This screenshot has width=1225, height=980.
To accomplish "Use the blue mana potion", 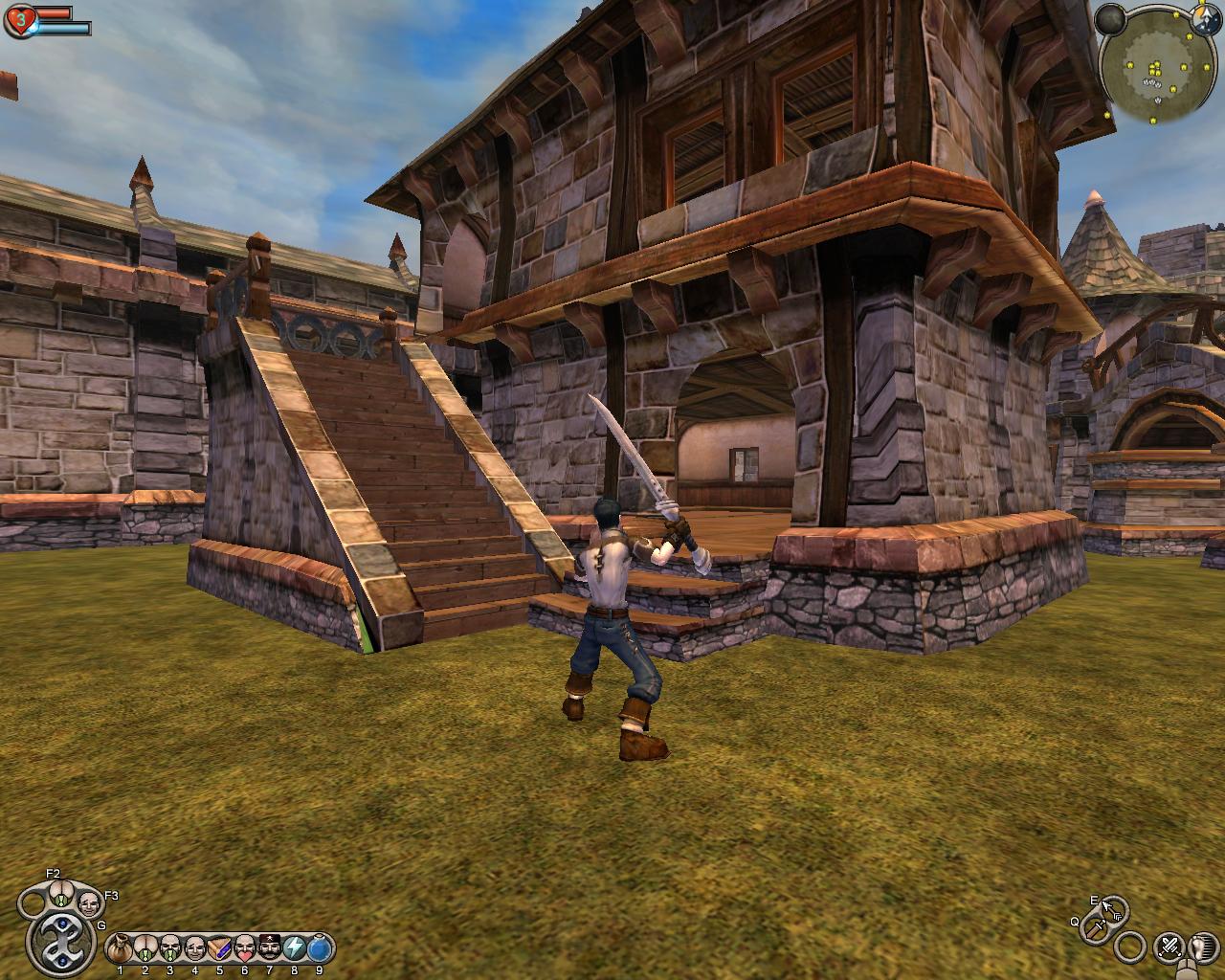I will 320,948.
